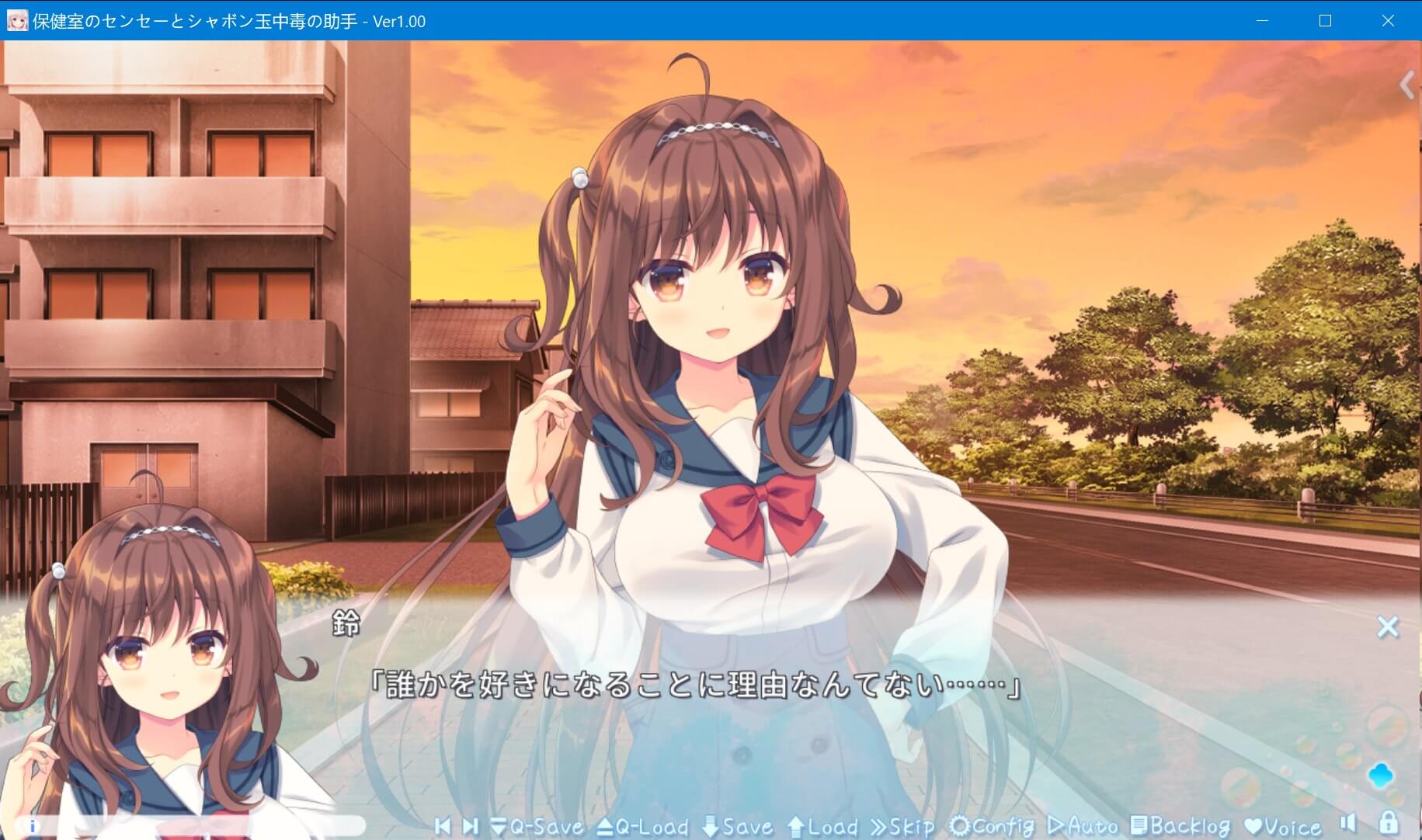Replay the line with the Voice button

(x=1282, y=826)
